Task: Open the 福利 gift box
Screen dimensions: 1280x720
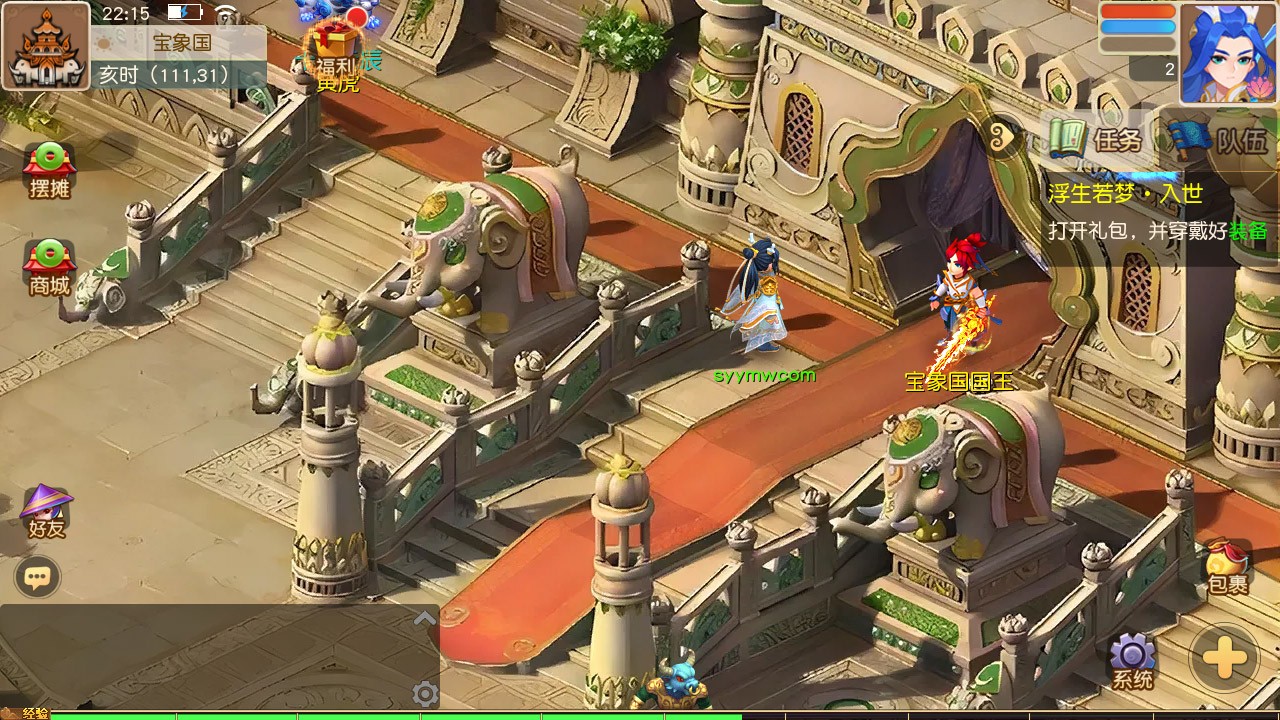Action: point(335,52)
